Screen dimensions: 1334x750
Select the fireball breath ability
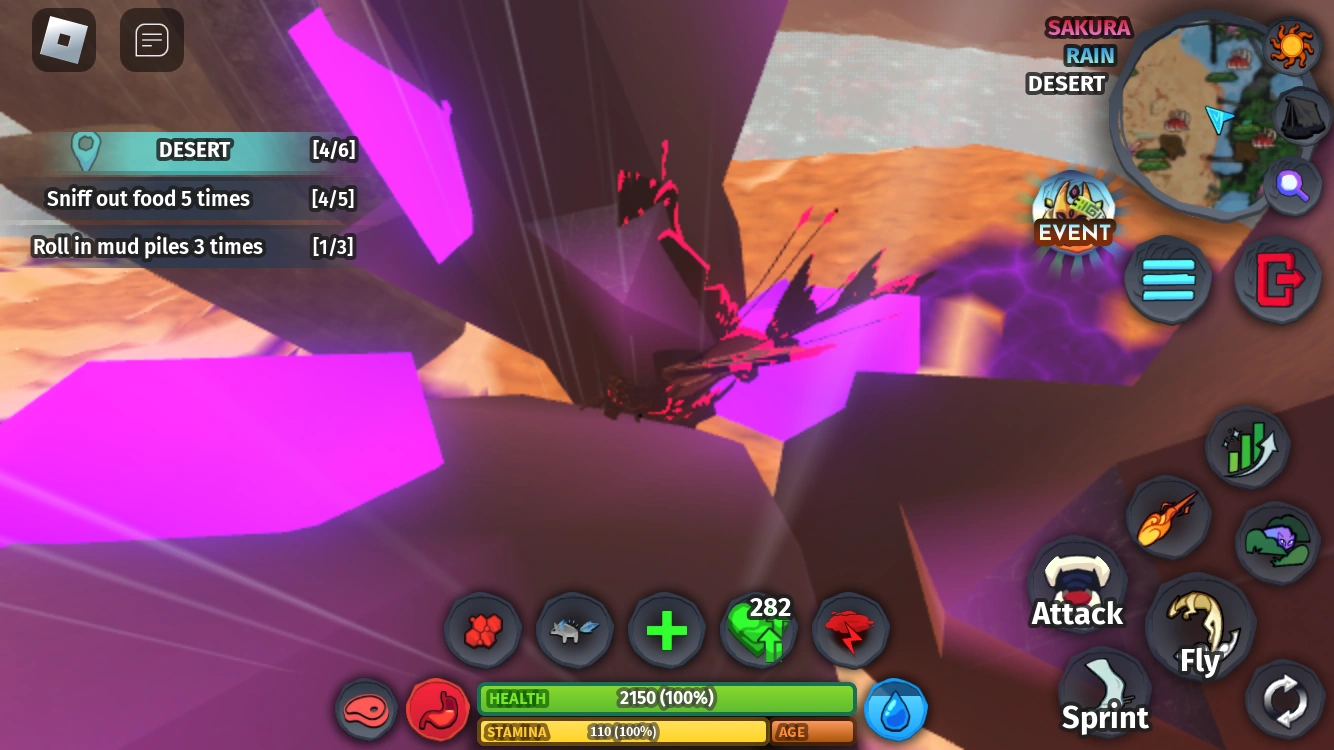point(1170,516)
